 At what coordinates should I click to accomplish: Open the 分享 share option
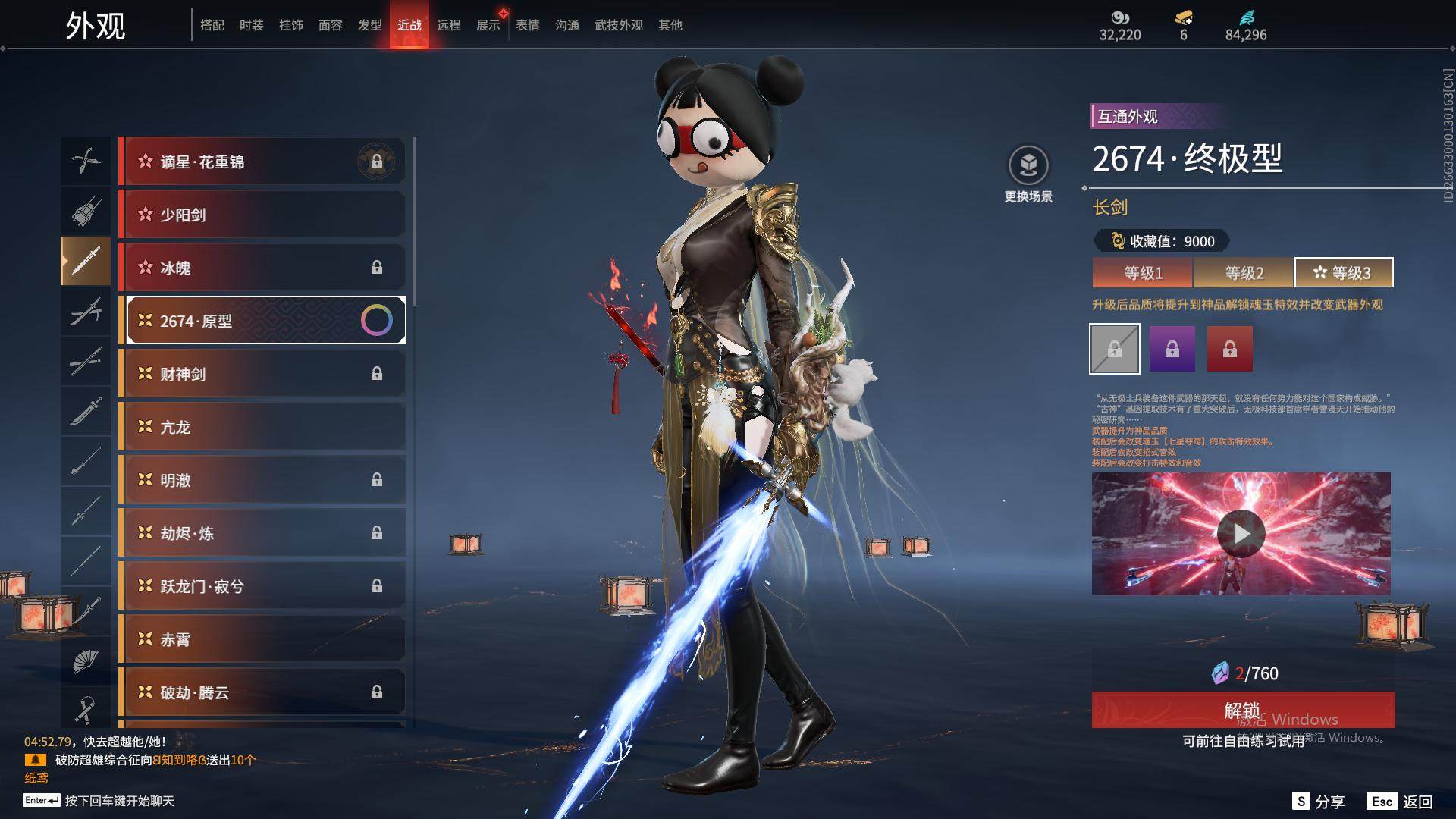pos(1319,802)
